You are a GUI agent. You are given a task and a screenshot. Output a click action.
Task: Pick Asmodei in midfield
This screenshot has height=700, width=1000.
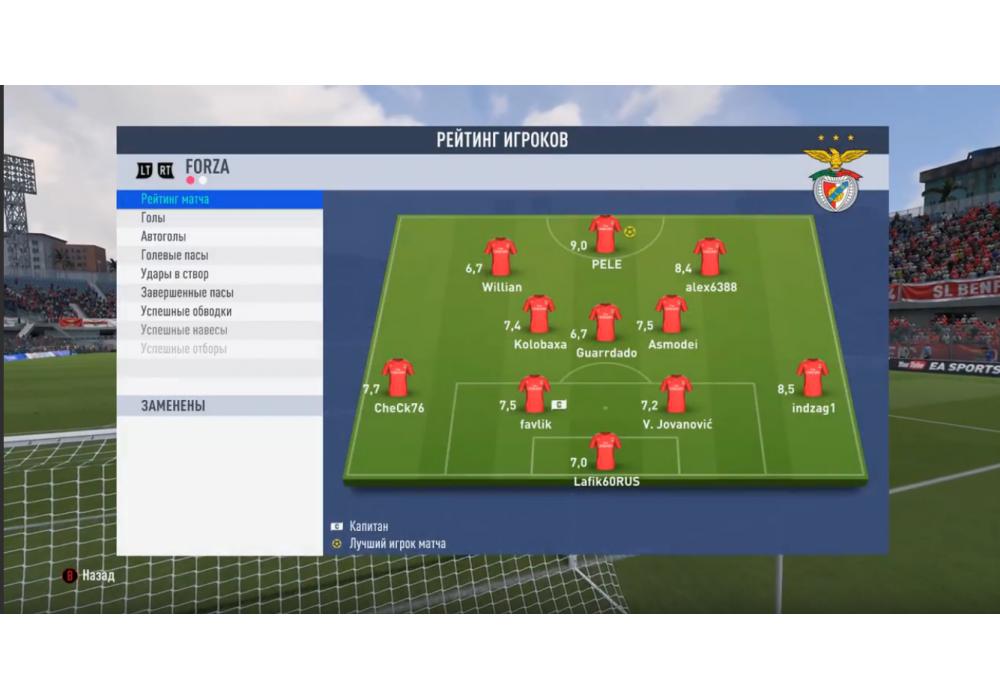click(672, 314)
